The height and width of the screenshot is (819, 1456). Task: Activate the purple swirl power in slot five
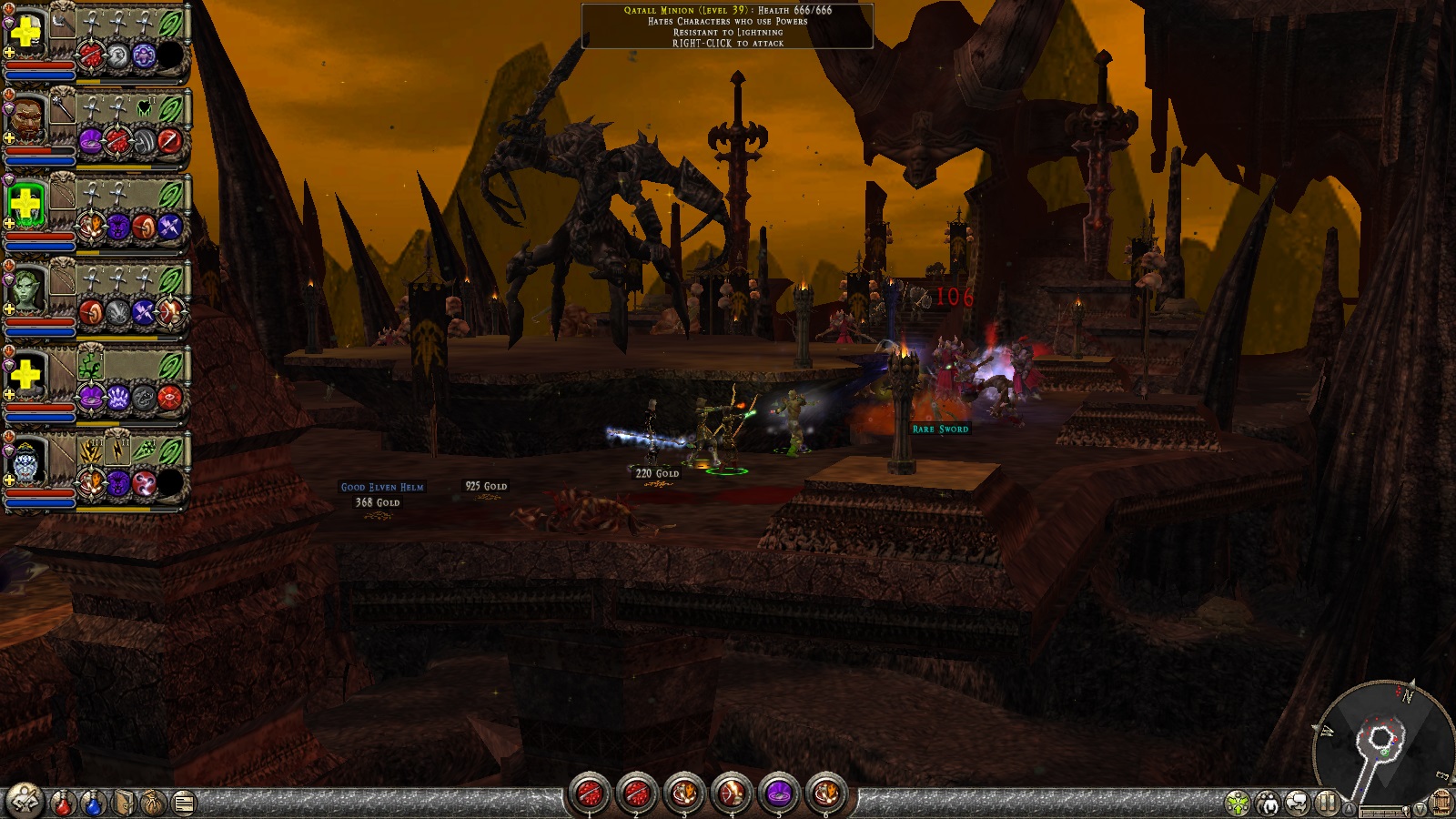point(778,794)
